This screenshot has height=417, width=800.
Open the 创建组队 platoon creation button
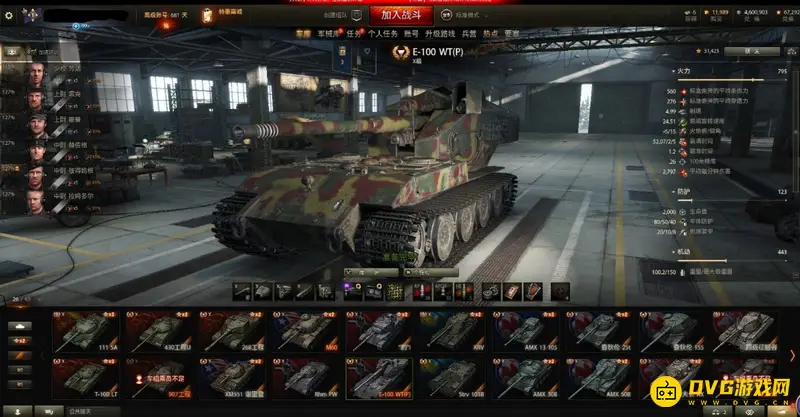[x=343, y=17]
